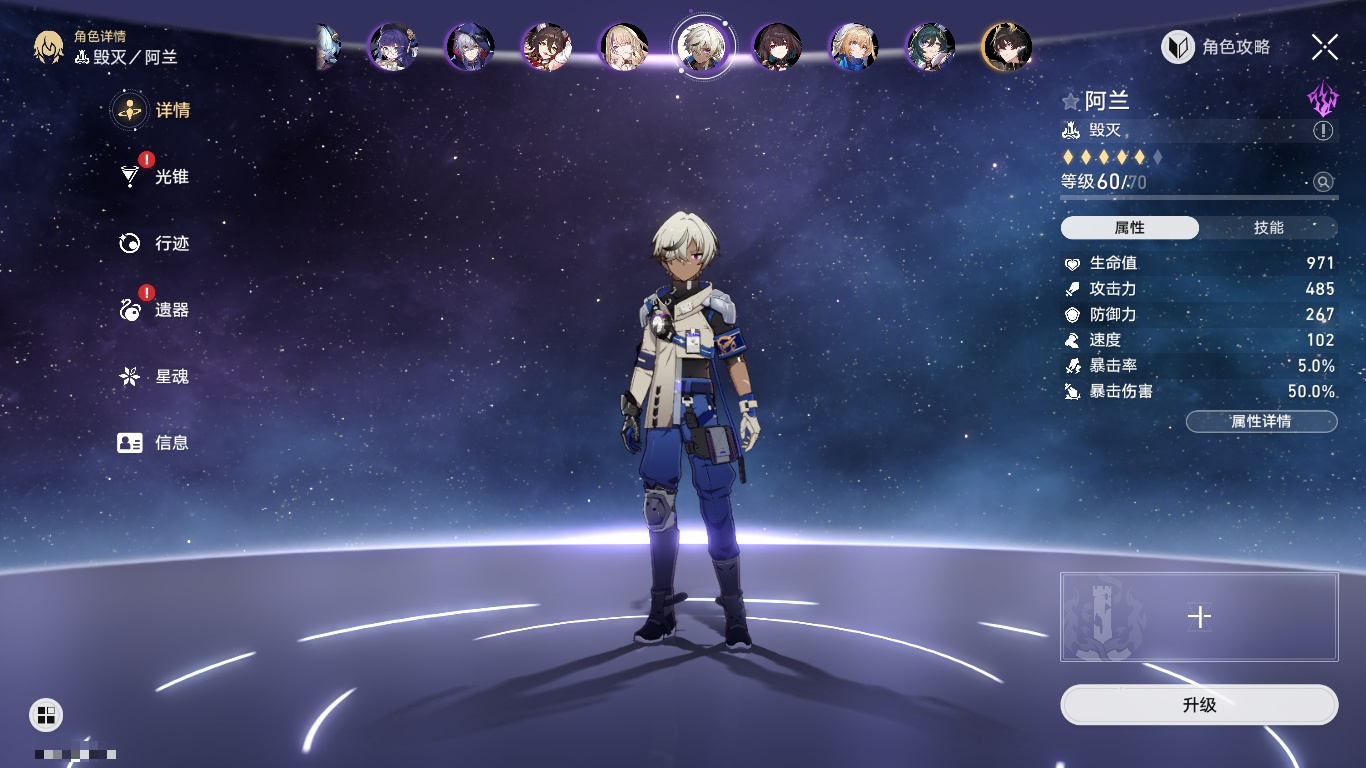Select the 属性 attributes tab
The image size is (1366, 768).
[1129, 228]
